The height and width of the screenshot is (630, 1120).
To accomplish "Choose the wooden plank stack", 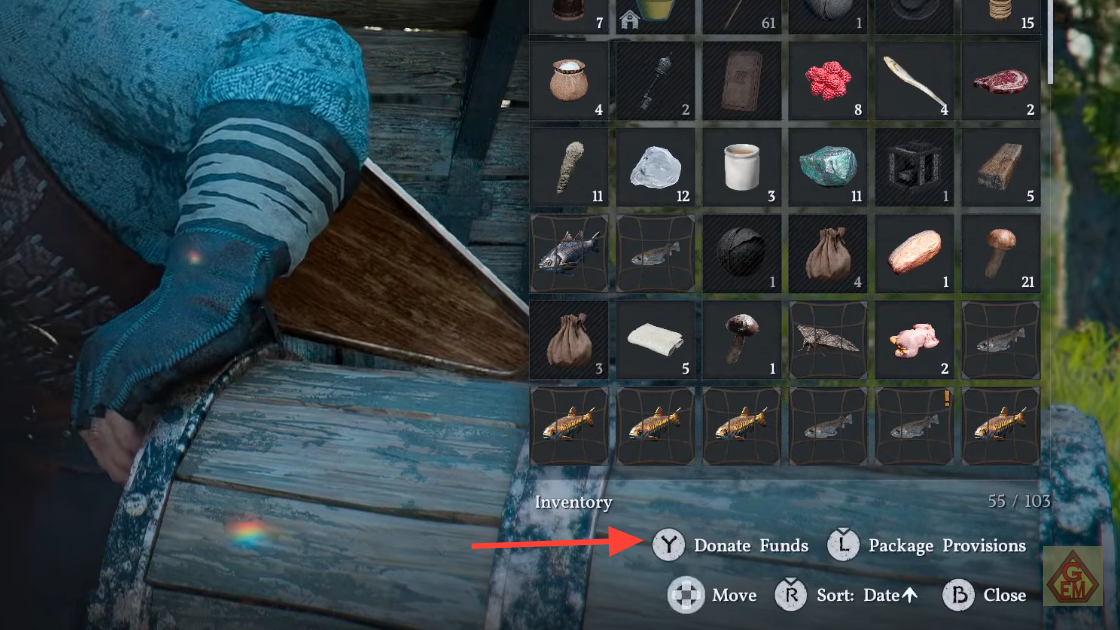I will [1001, 167].
